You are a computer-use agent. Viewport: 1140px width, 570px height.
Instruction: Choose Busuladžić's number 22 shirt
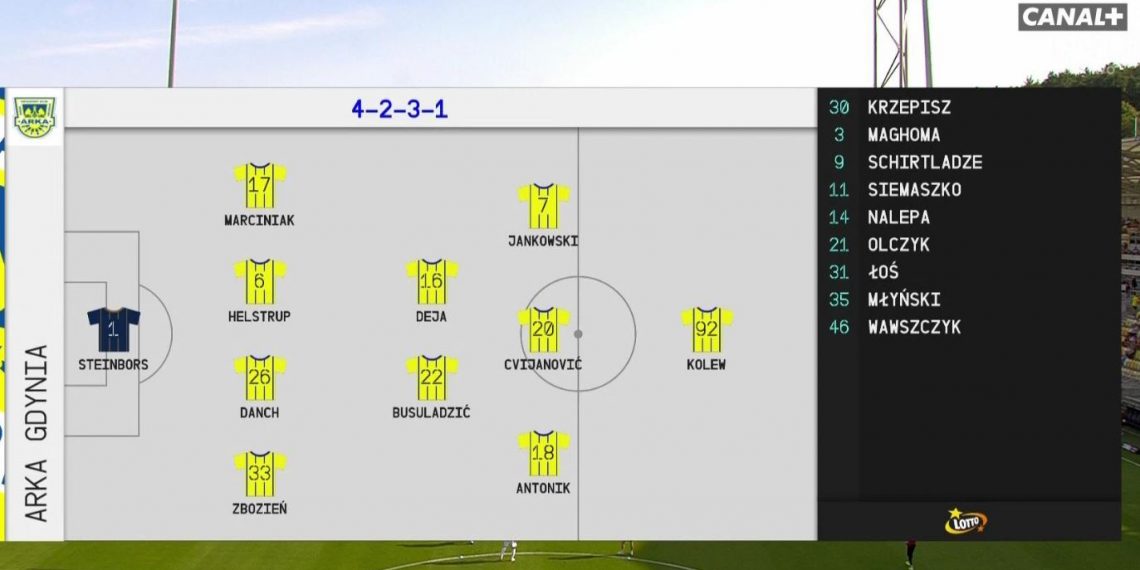coord(432,378)
